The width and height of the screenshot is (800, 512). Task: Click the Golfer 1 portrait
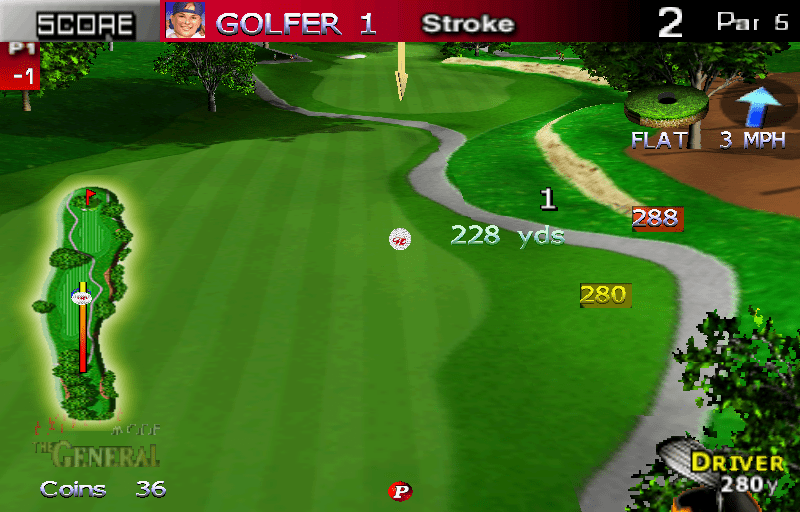click(x=185, y=22)
